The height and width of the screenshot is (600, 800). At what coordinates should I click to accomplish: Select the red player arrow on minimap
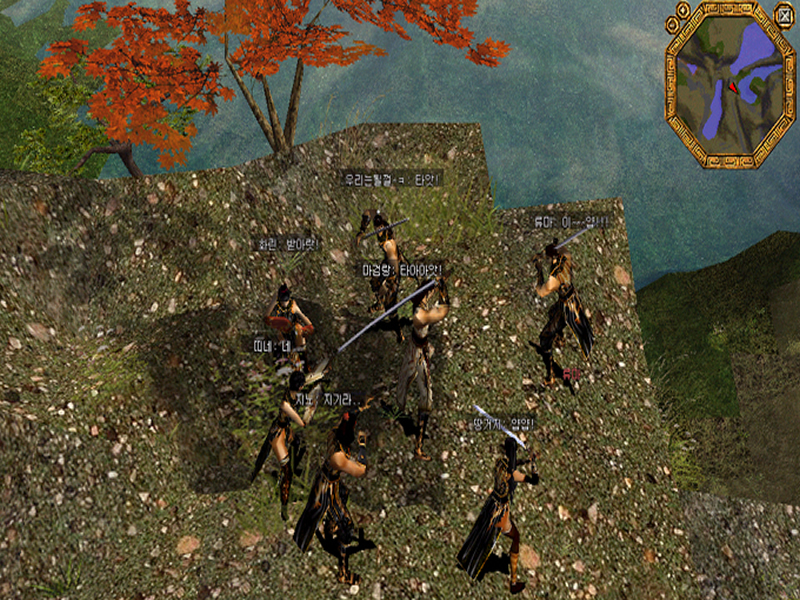click(733, 87)
